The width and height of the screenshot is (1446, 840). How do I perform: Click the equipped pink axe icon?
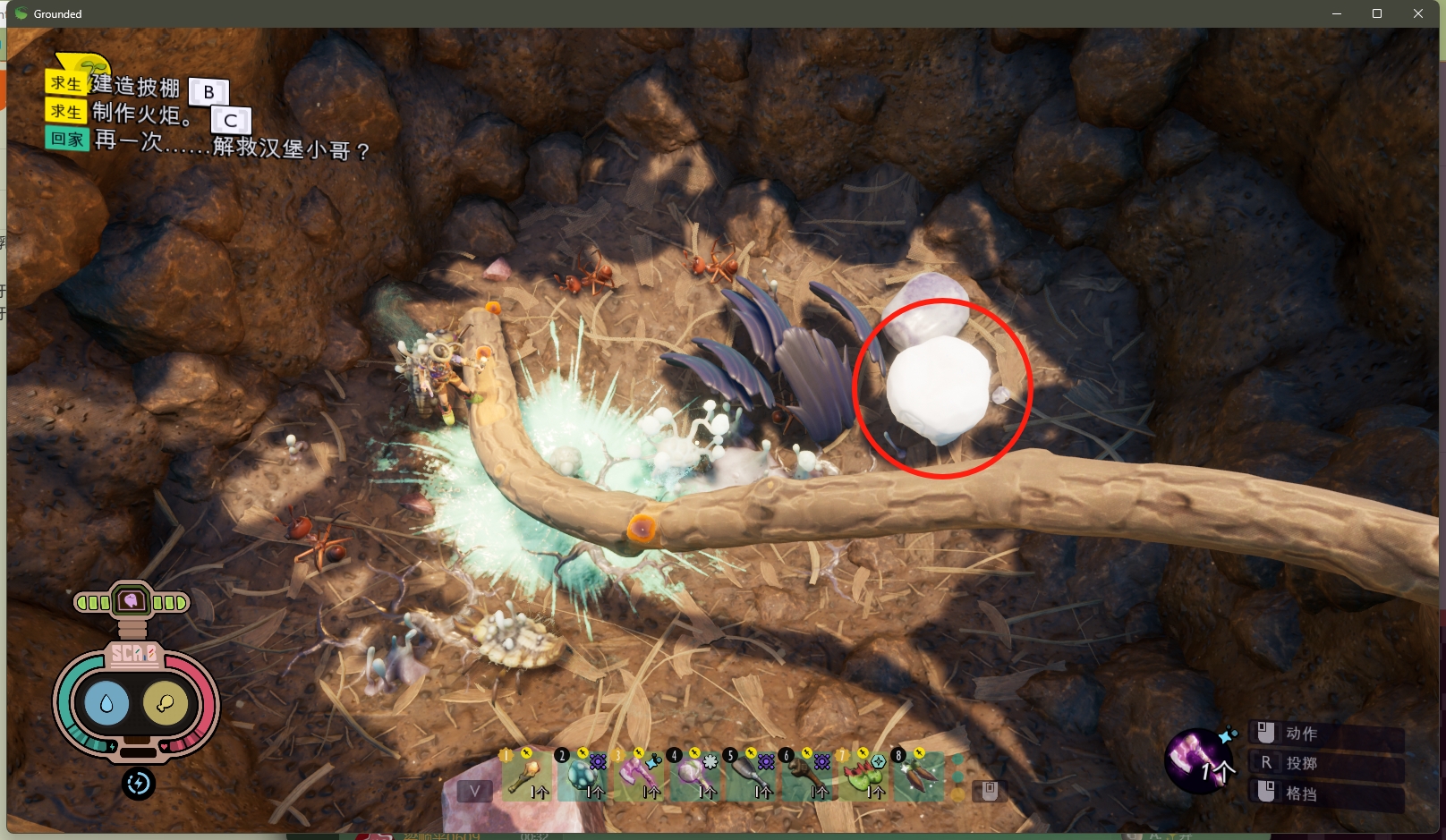coord(1196,759)
